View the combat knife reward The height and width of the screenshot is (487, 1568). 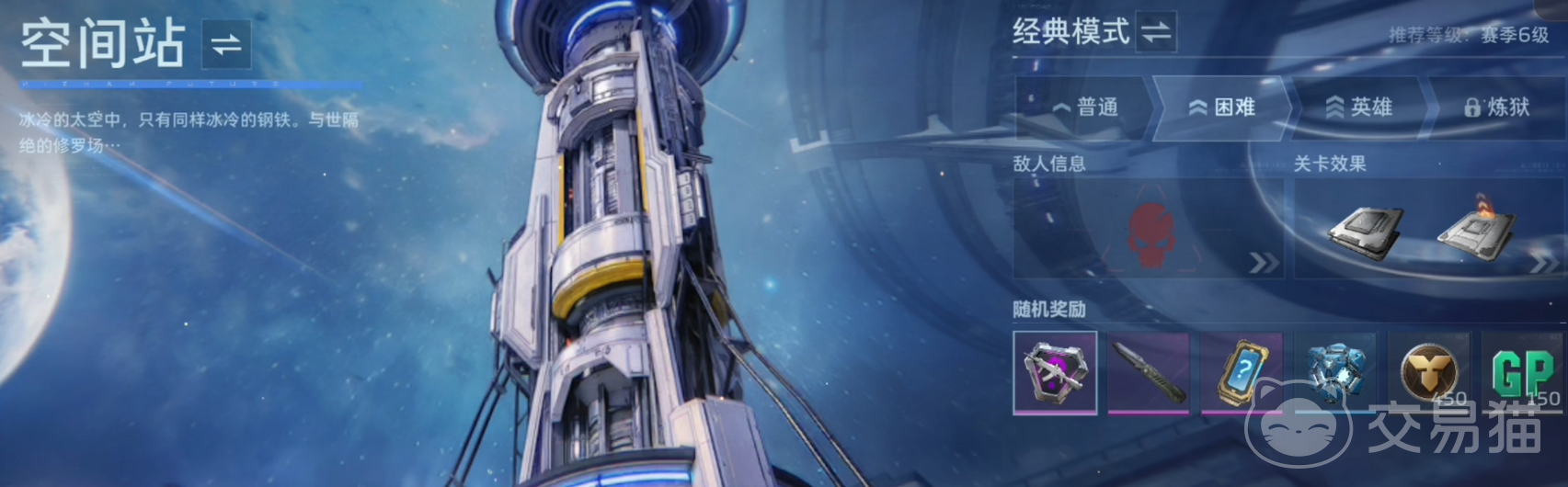pyautogui.click(x=1149, y=373)
